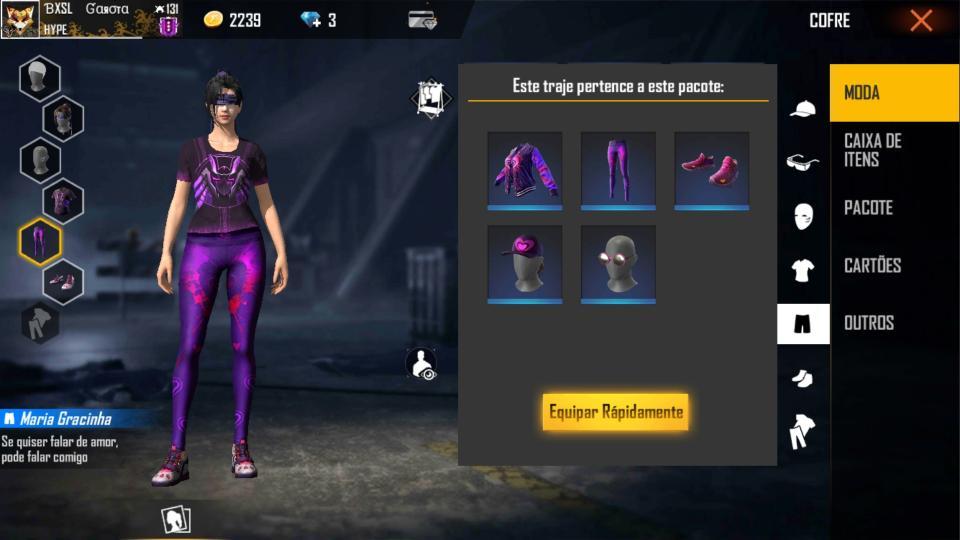Close the Cofre screen with the X

coord(921,20)
